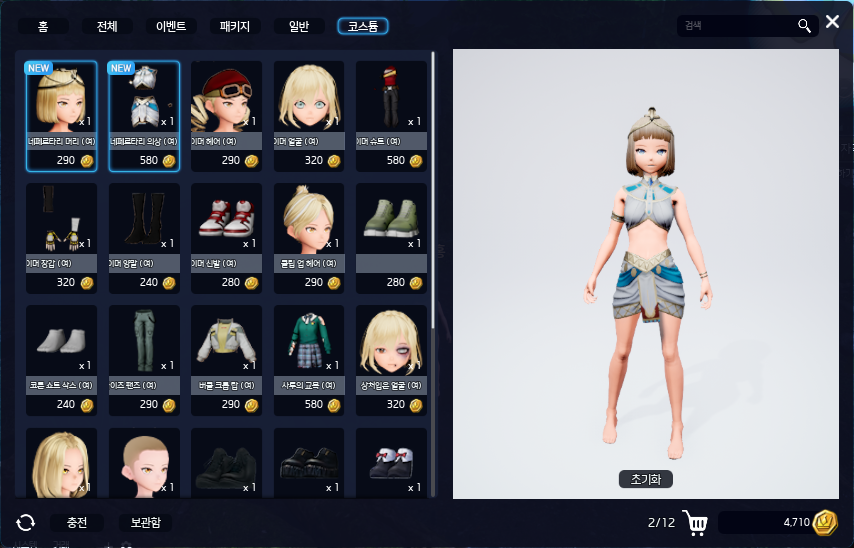Choose the blue-grey pants item
This screenshot has height=548, width=854.
pos(144,341)
